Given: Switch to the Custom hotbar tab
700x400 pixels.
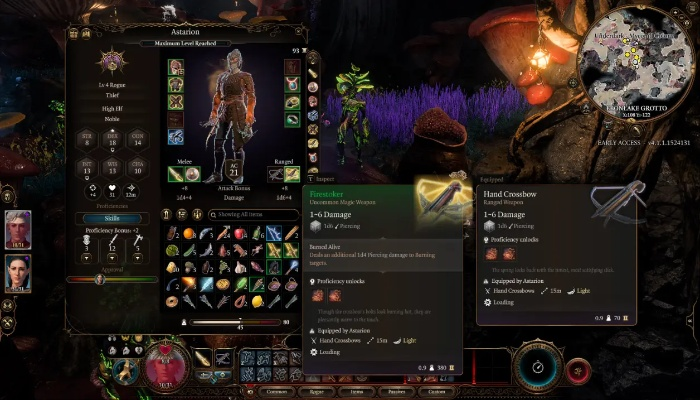Looking at the screenshot, I should tap(437, 392).
